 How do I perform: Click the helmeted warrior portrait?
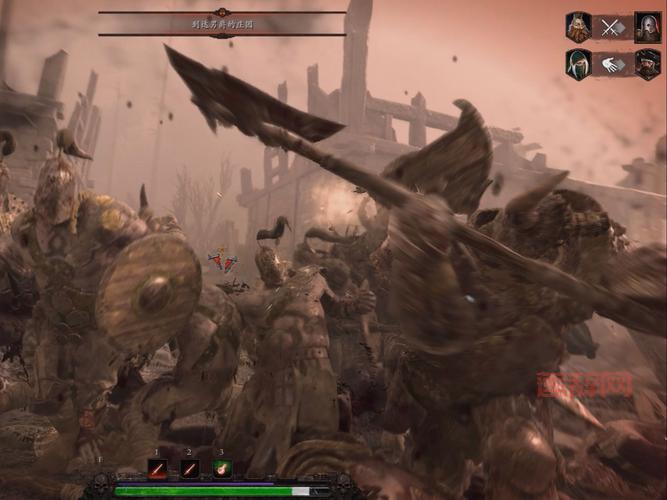point(646,27)
